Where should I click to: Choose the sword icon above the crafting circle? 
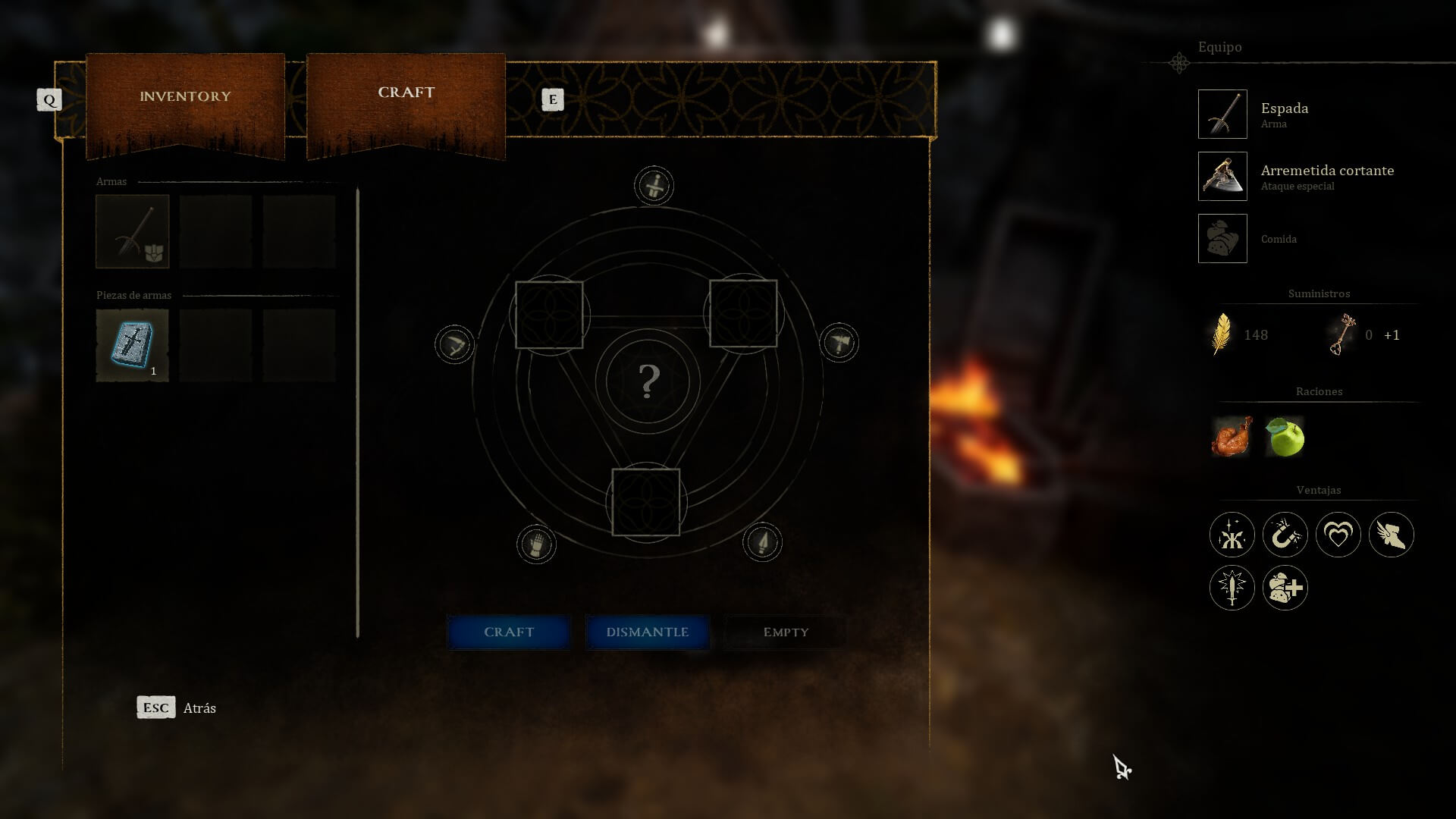coord(654,186)
